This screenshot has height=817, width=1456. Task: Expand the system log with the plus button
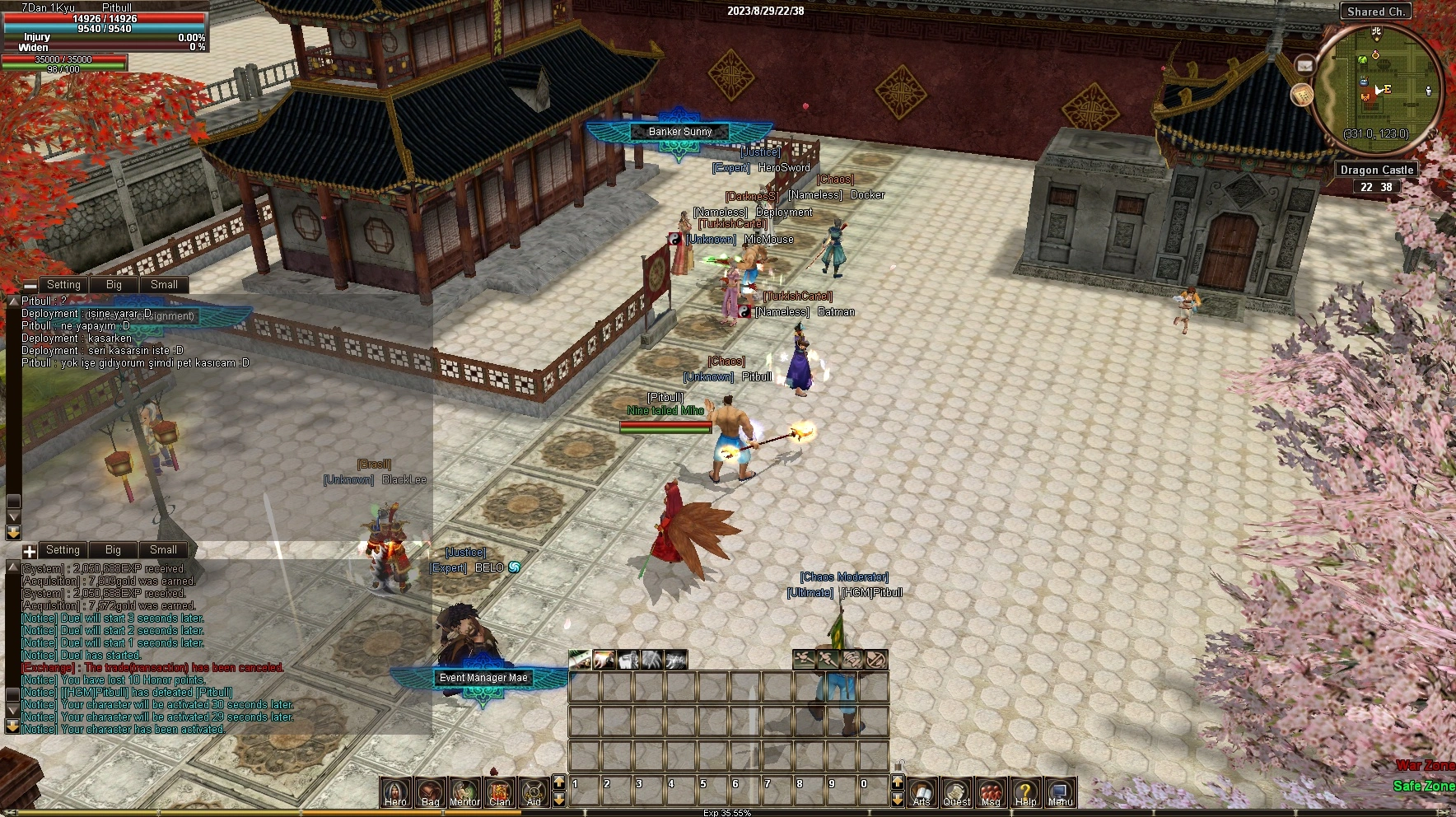[x=30, y=551]
